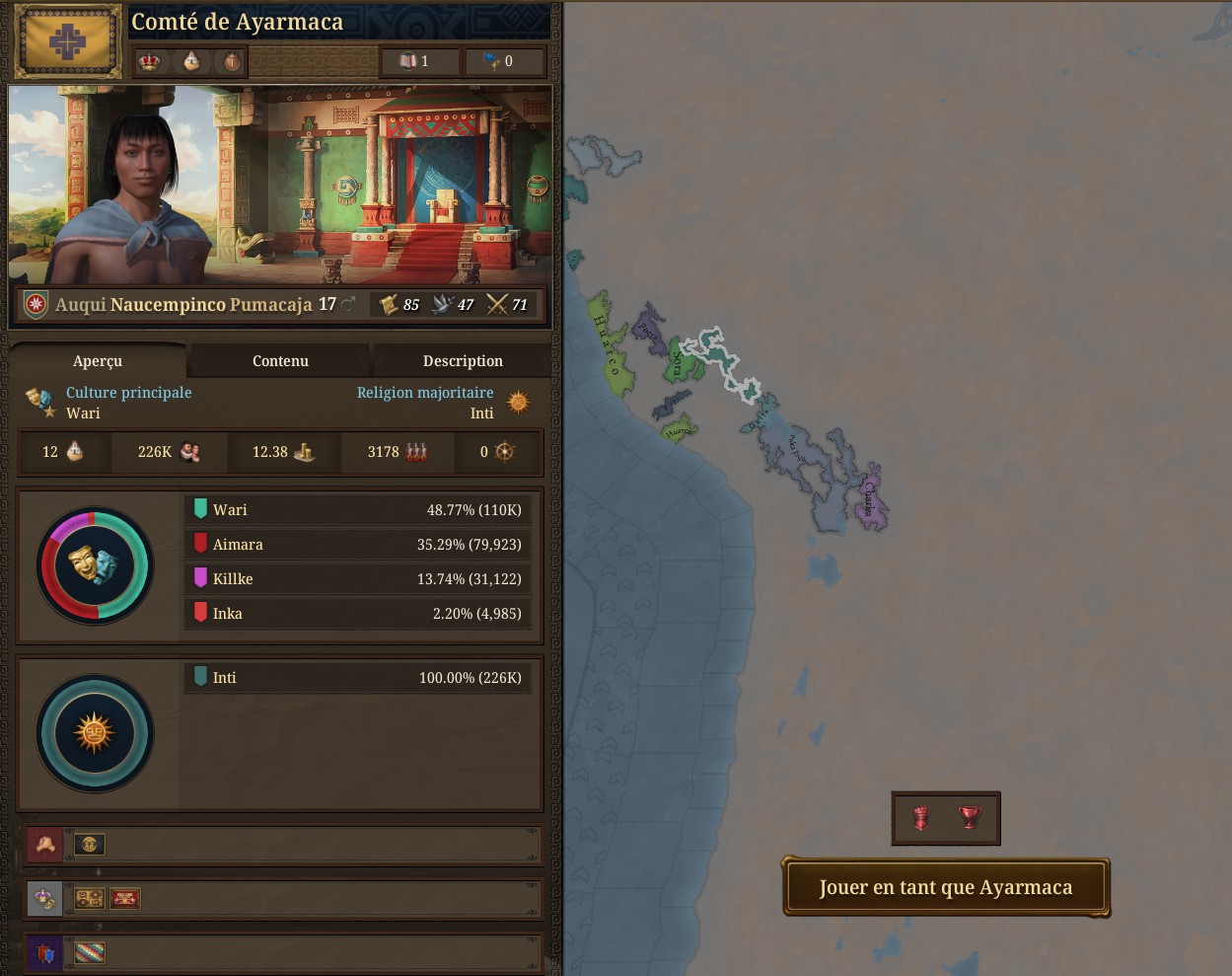1232x976 pixels.
Task: Click the Ayarmaca country flag
Action: pos(67,41)
